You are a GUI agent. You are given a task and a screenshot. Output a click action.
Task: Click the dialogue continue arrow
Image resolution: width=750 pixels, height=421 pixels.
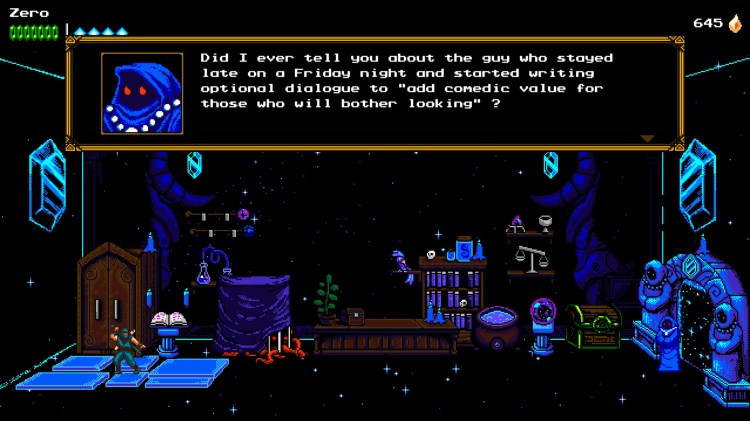647,139
